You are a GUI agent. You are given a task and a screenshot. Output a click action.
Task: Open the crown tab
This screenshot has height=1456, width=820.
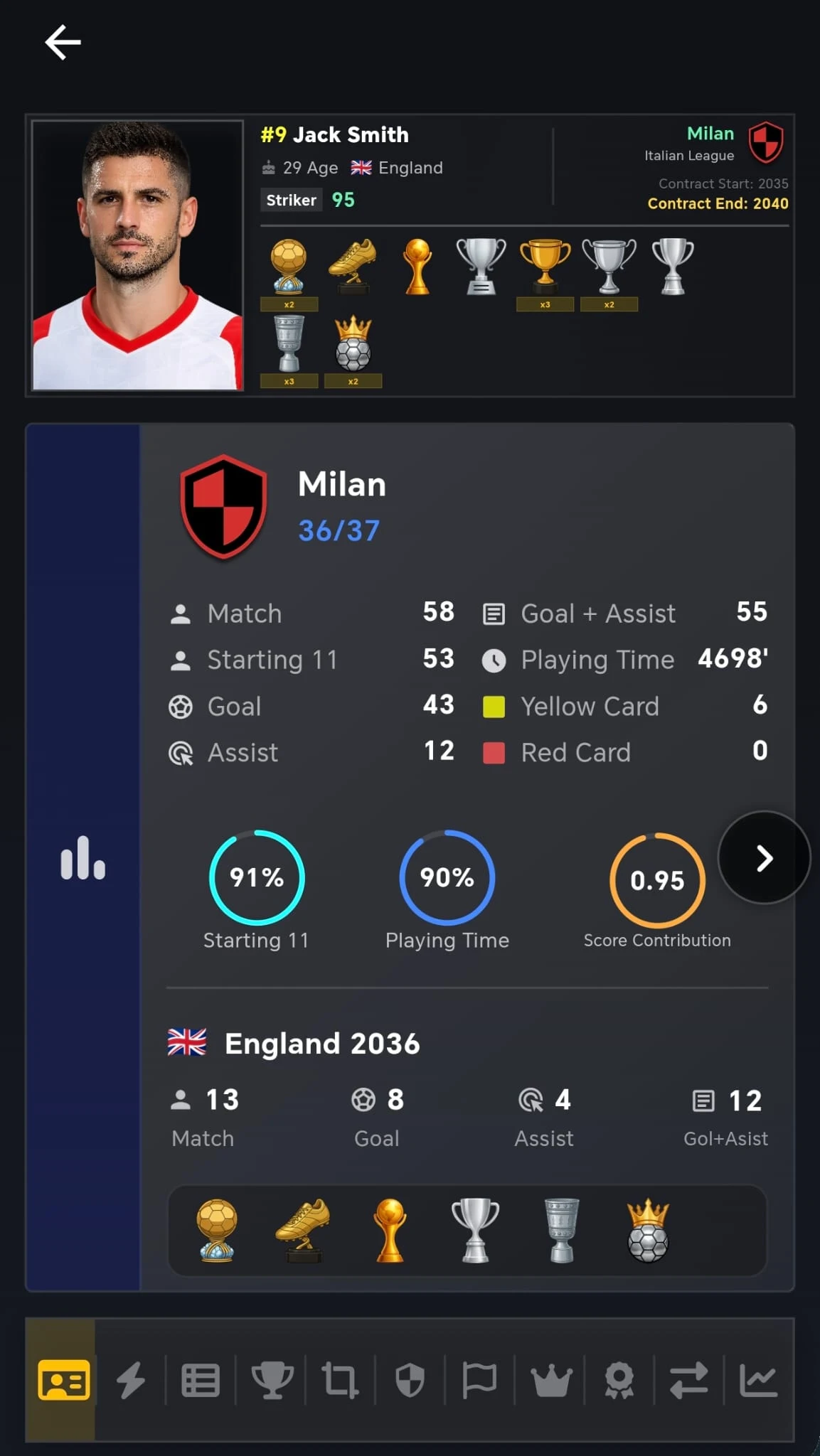coord(550,1380)
